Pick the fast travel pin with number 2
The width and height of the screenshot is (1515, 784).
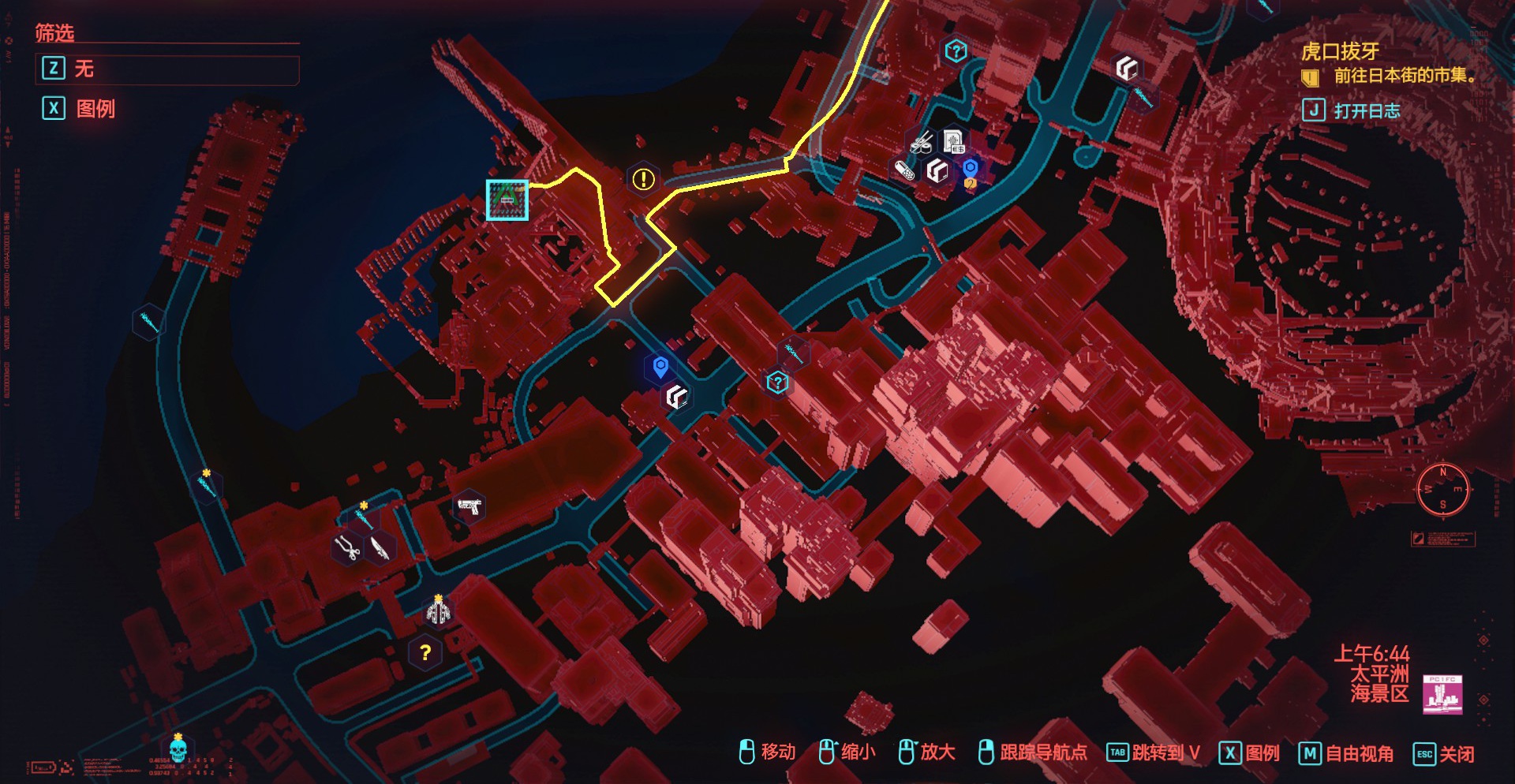(971, 171)
